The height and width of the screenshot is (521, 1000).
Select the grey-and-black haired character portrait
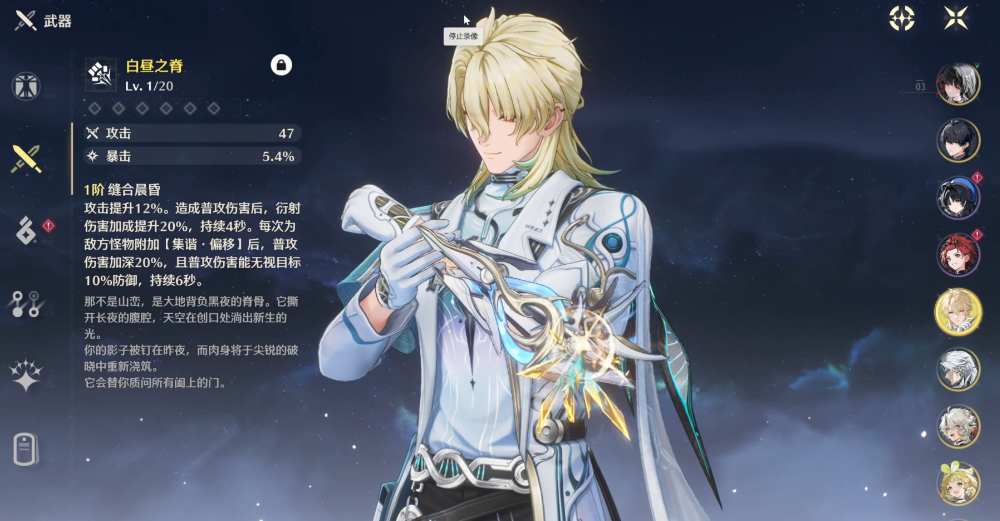click(957, 84)
